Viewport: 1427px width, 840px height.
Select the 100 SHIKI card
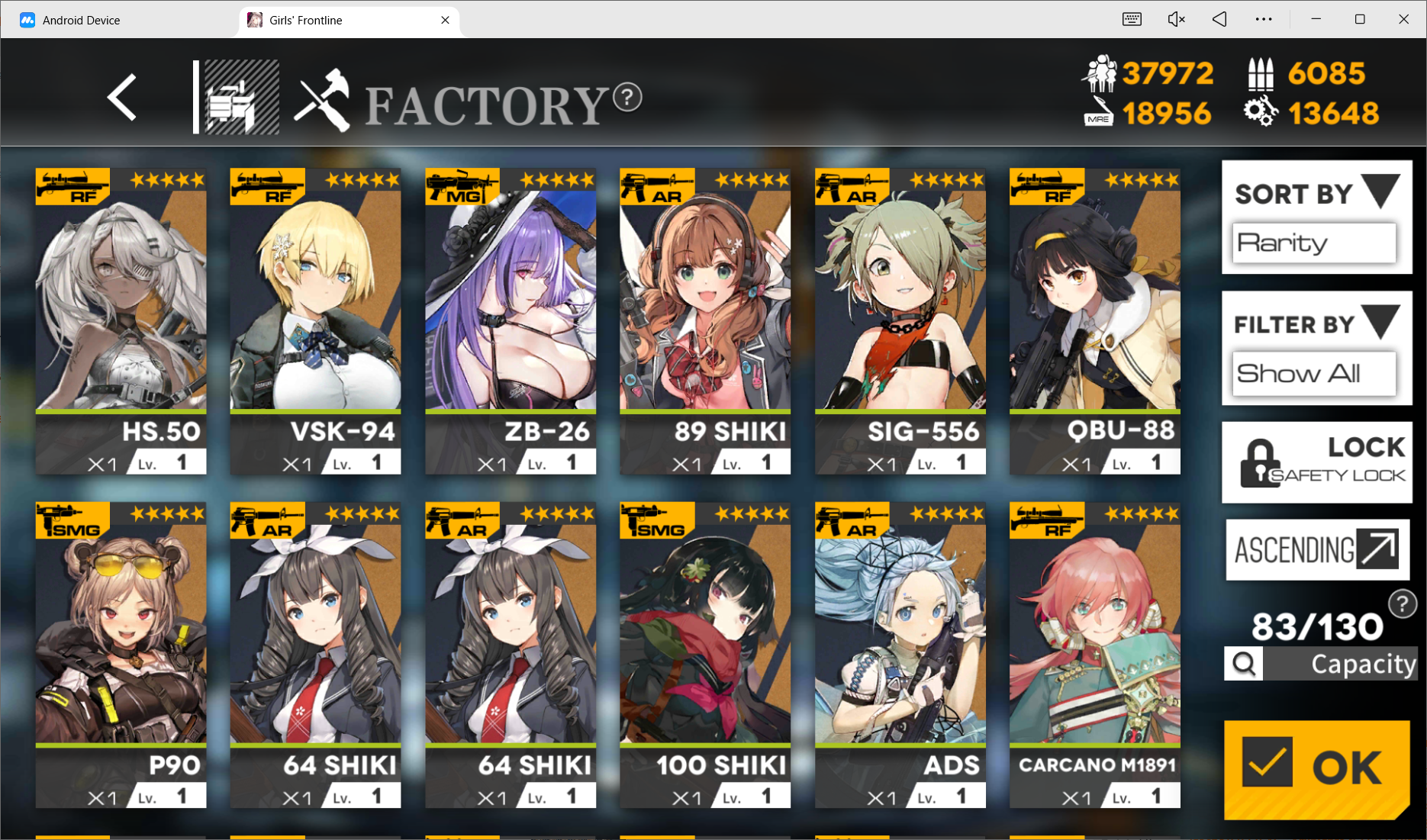click(x=705, y=654)
